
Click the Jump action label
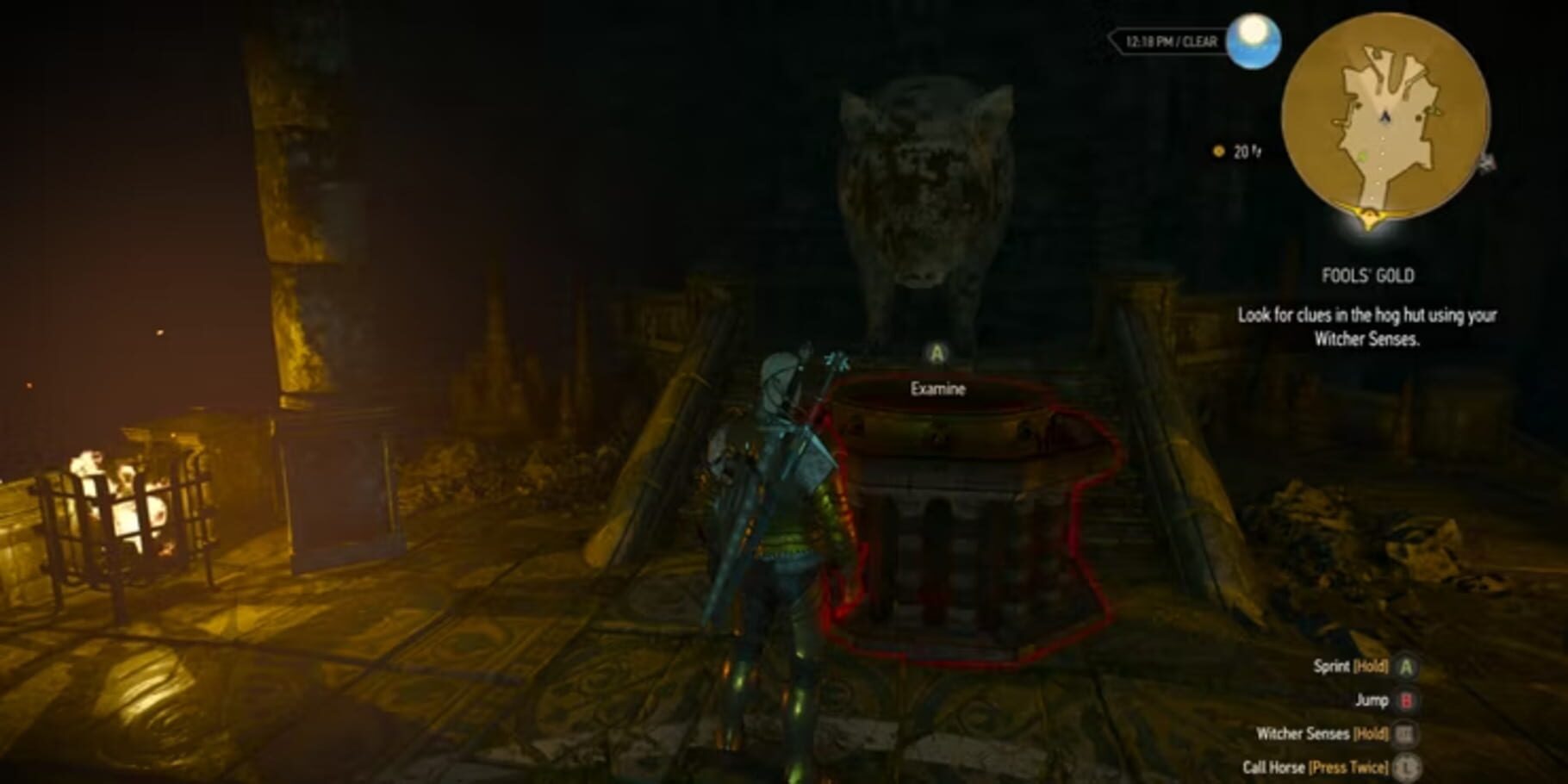coord(1371,700)
